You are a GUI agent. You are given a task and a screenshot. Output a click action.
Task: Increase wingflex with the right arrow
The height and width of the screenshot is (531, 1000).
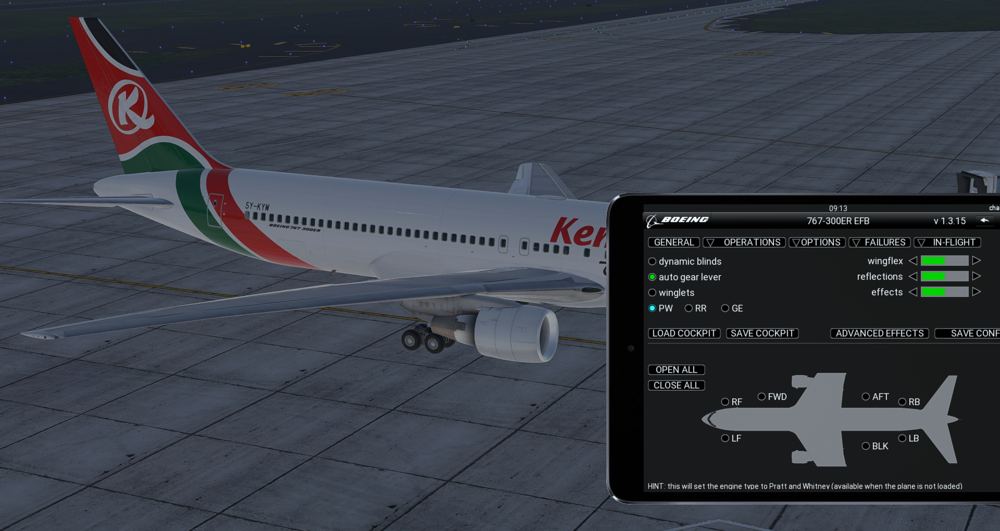click(x=977, y=261)
